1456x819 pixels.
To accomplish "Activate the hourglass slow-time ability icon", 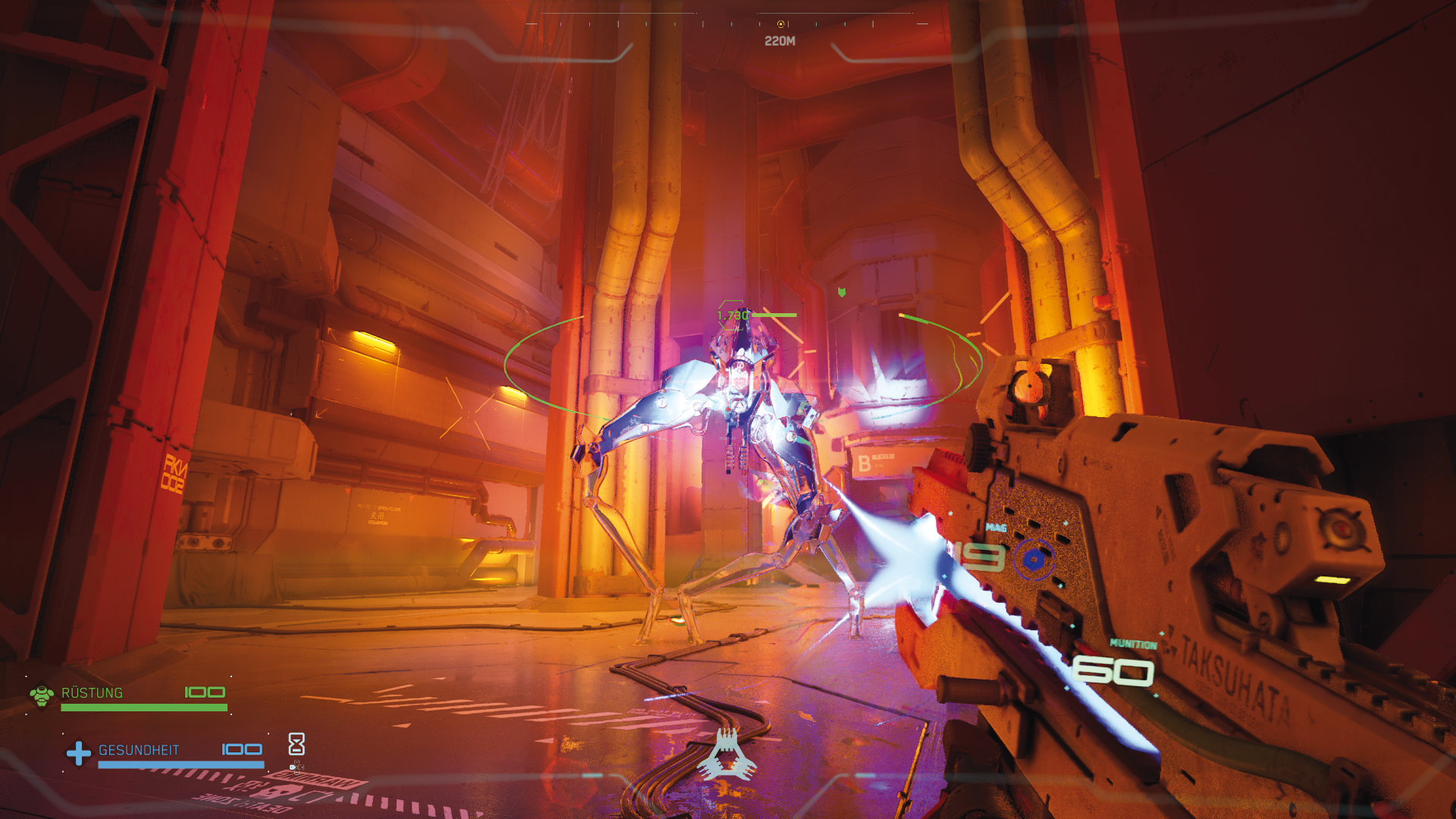I will coord(297,743).
